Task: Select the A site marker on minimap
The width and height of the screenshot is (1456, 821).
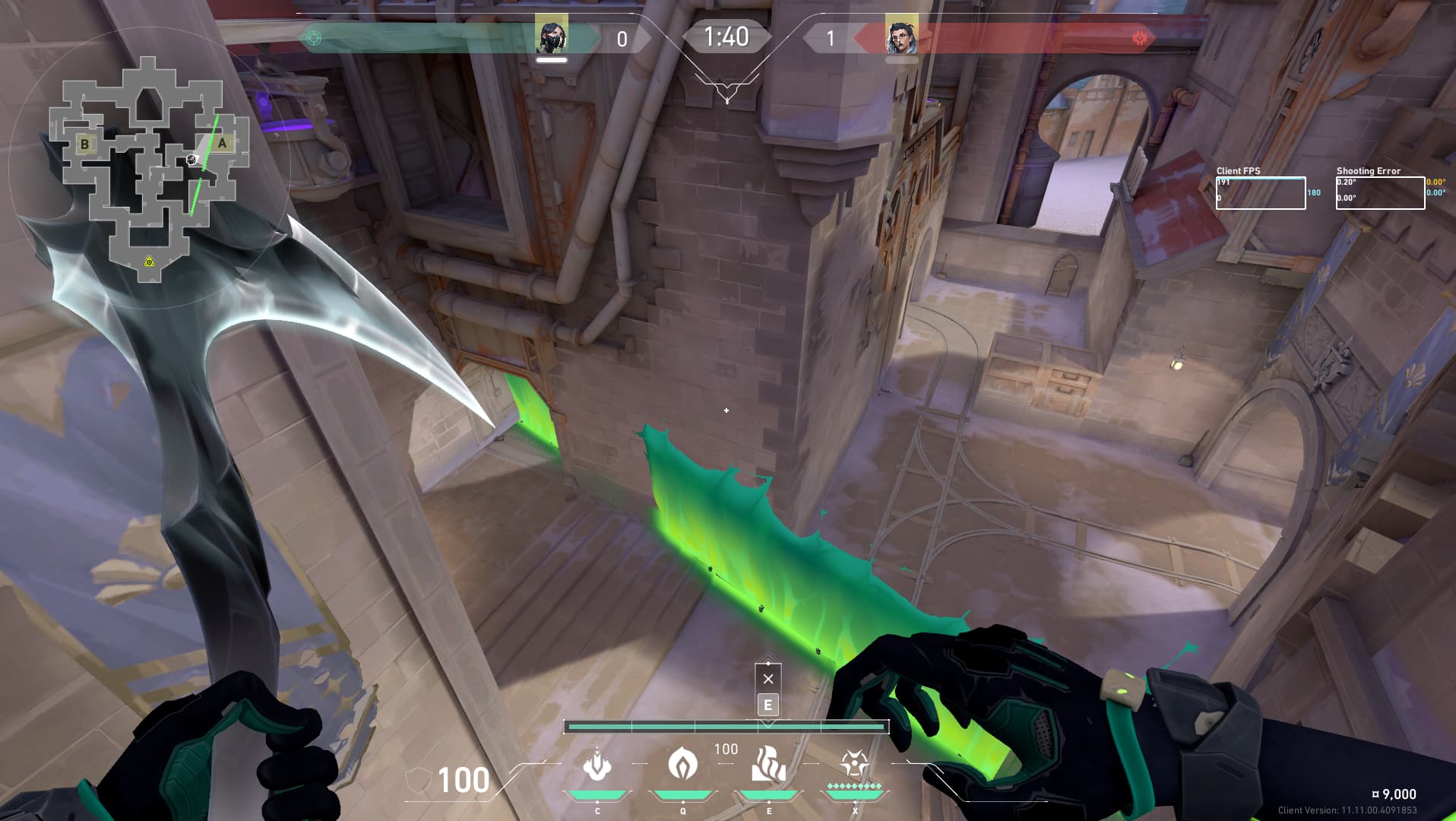Action: (222, 143)
